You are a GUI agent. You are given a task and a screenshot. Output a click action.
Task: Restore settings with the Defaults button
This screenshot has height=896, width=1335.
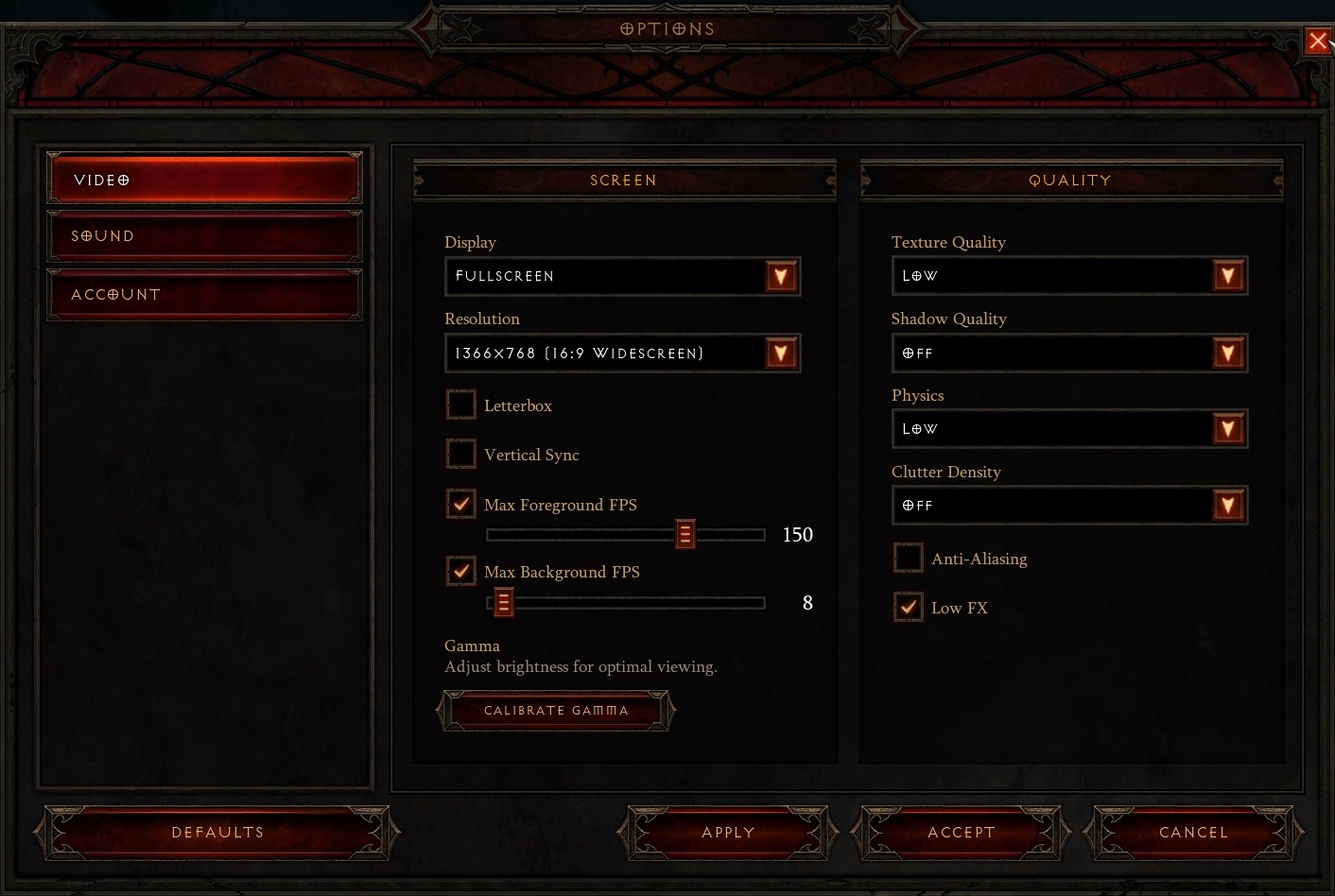pos(217,833)
